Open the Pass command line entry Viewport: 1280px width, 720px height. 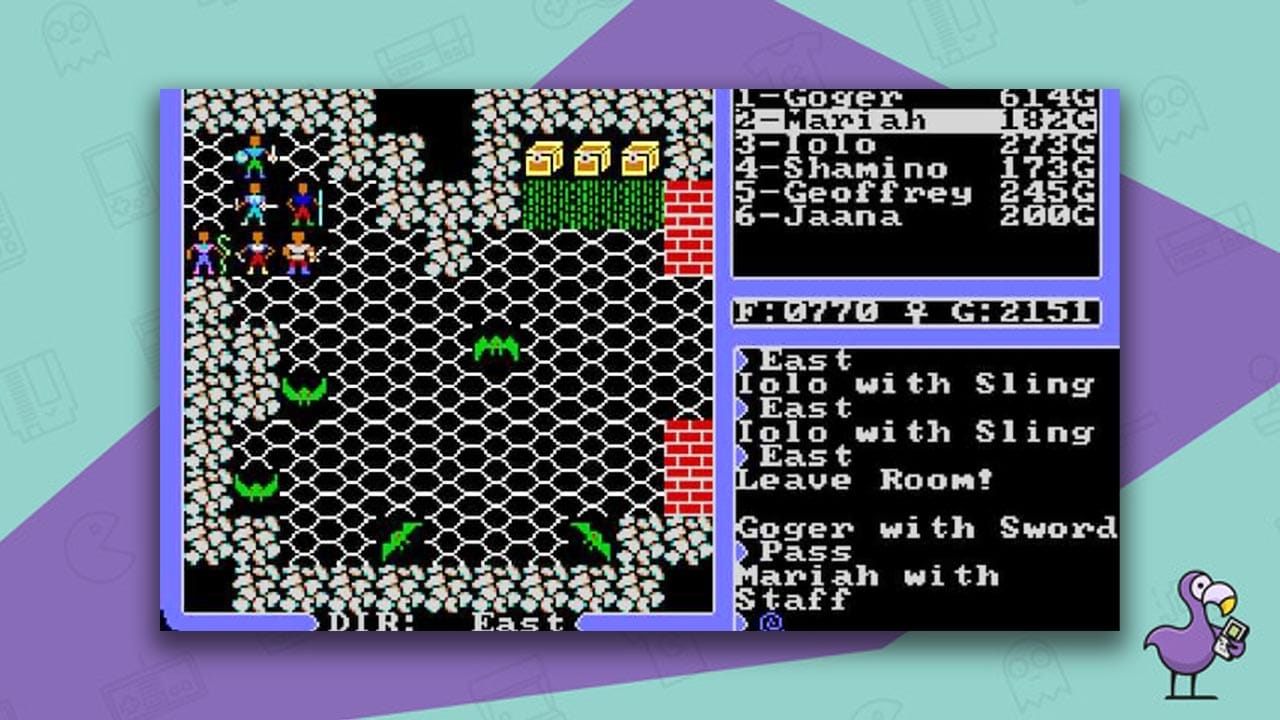[800, 552]
